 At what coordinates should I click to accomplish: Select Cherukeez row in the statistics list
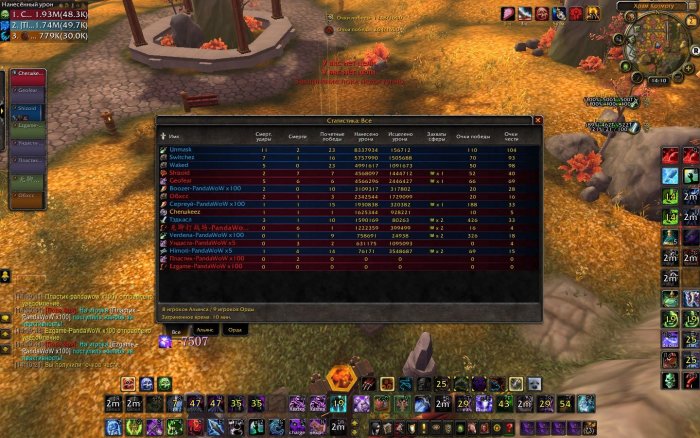coord(187,211)
